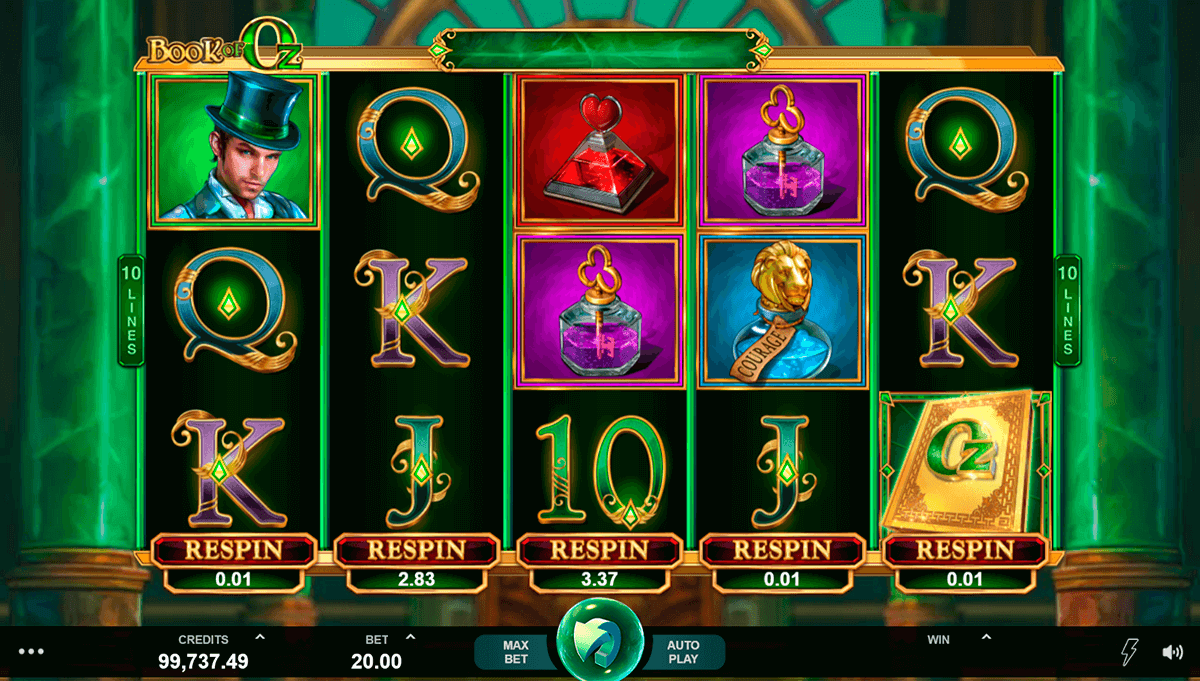
Task: Expand the Win display arrow
Action: [x=986, y=637]
